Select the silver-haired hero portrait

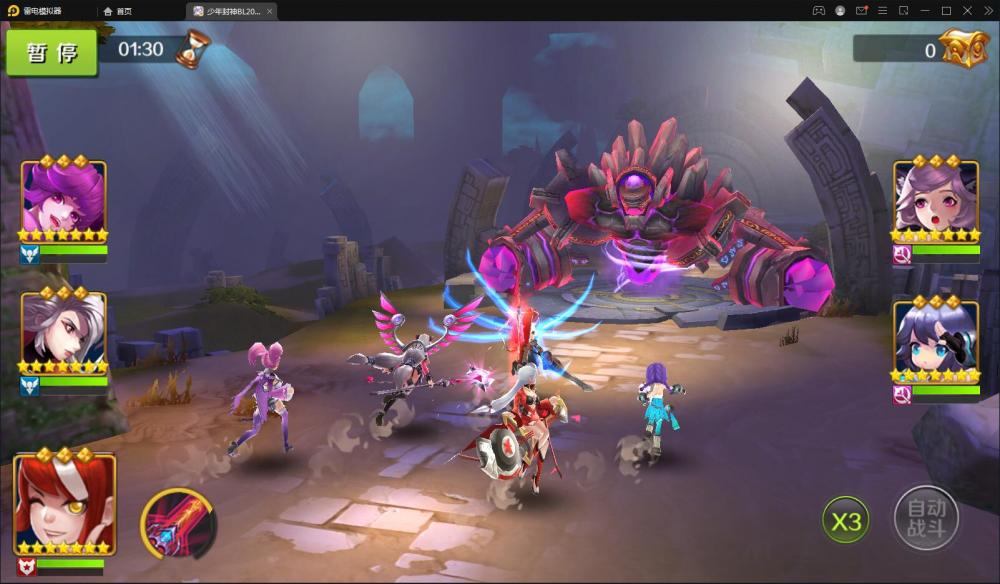pos(64,330)
